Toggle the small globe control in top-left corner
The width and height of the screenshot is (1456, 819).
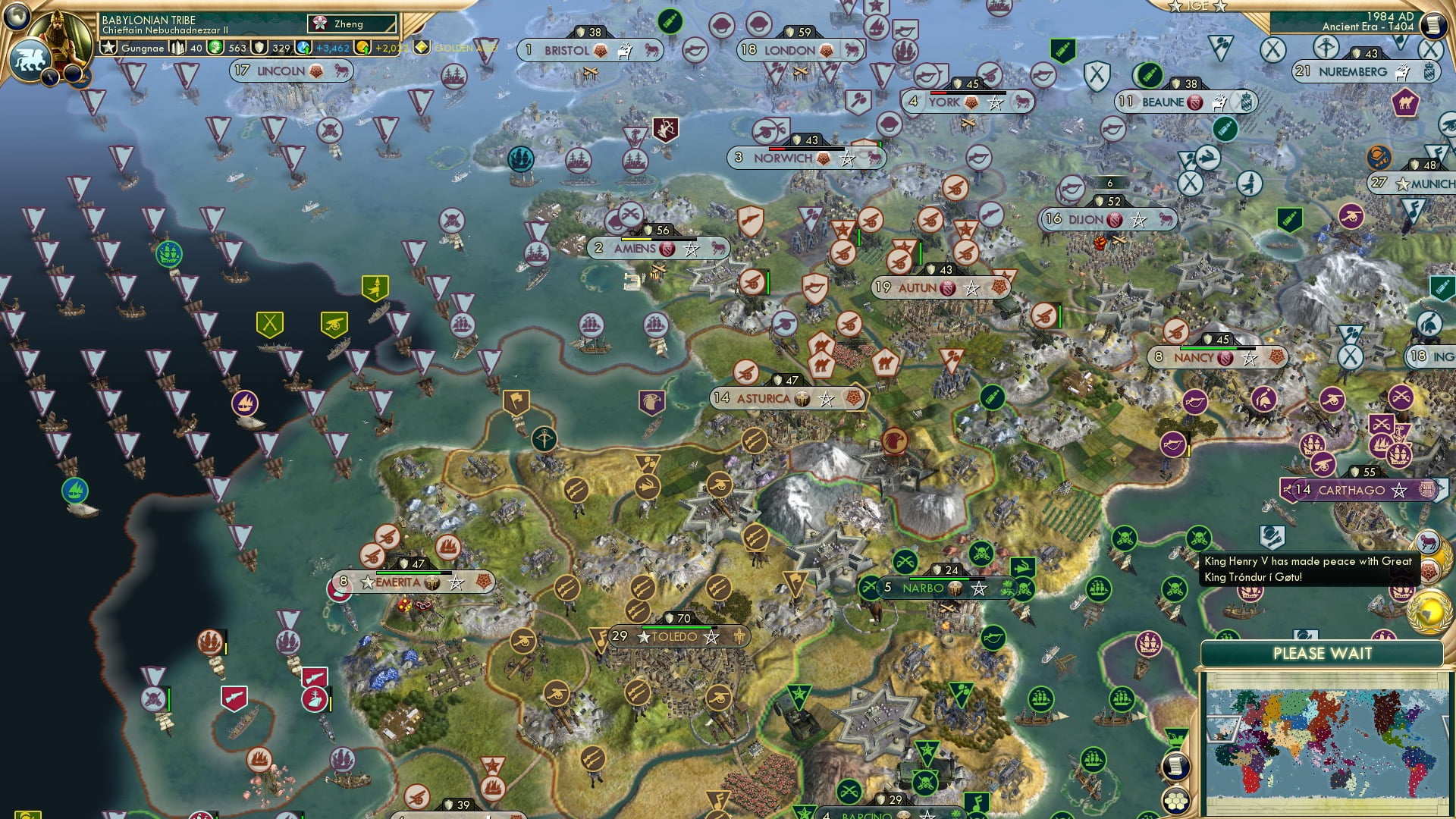[17, 17]
